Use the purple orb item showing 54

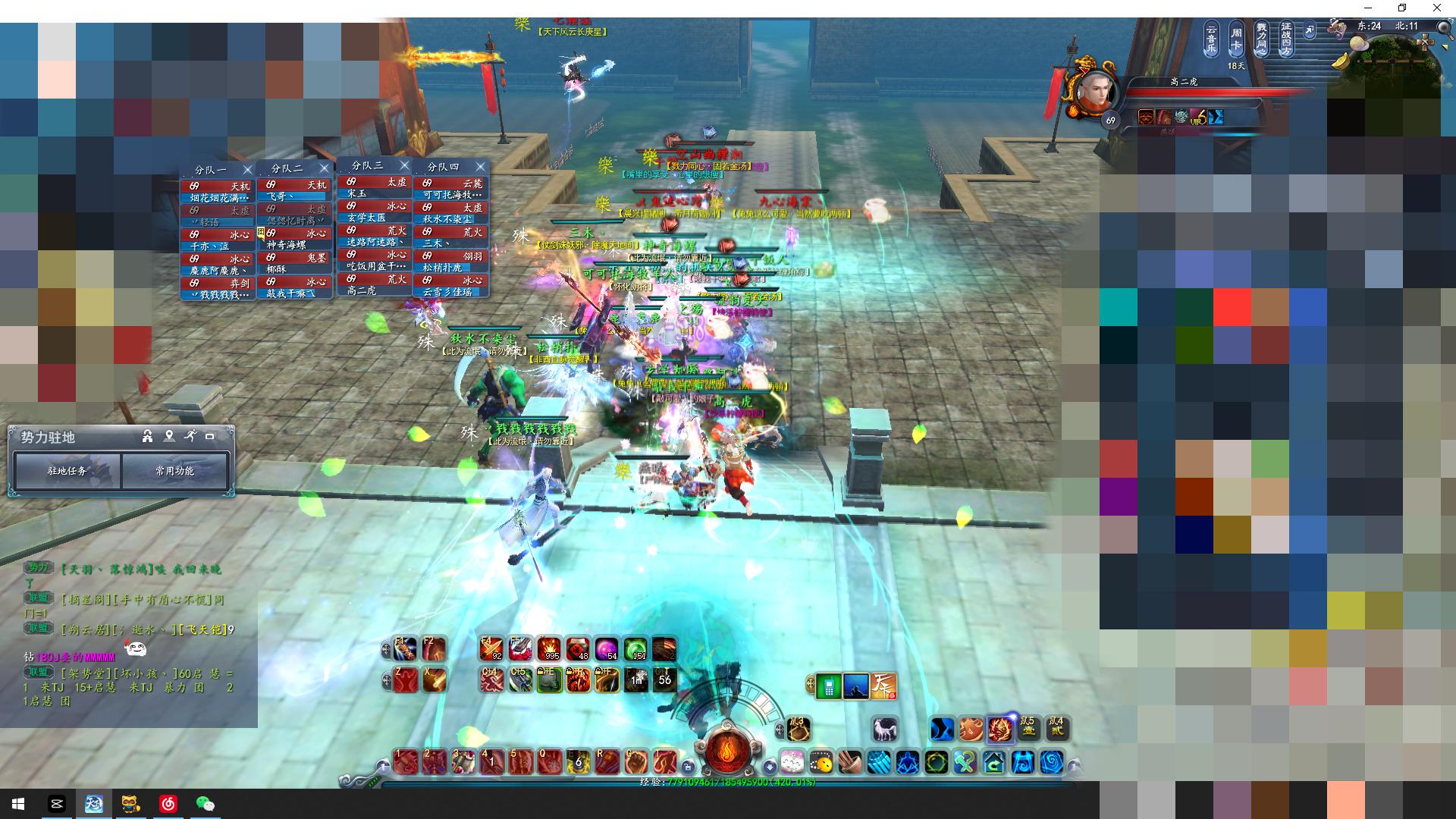[x=607, y=650]
